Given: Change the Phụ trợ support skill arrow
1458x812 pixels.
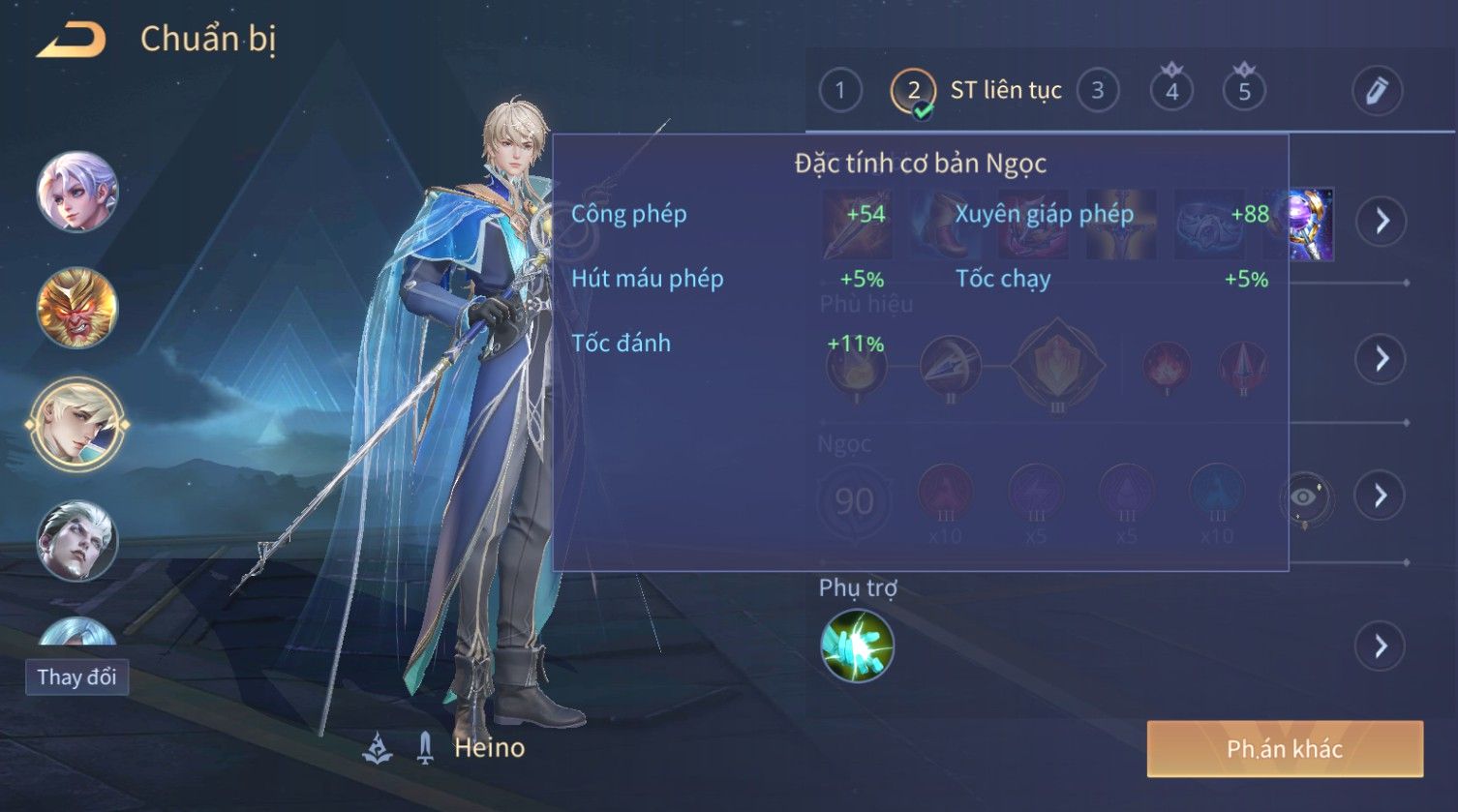Looking at the screenshot, I should (x=1381, y=646).
